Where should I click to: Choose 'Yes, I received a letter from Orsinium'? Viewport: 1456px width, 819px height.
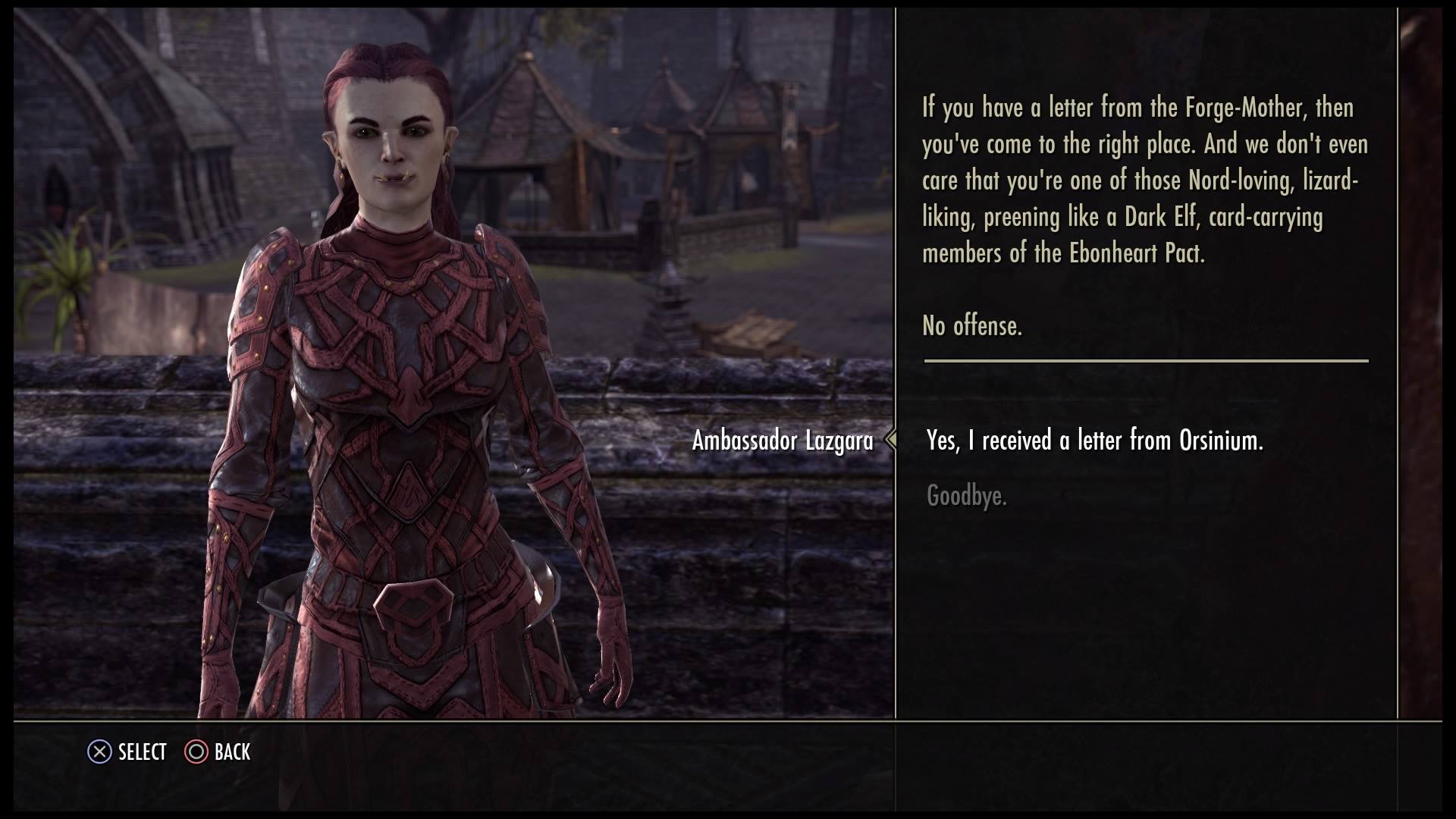click(1094, 441)
